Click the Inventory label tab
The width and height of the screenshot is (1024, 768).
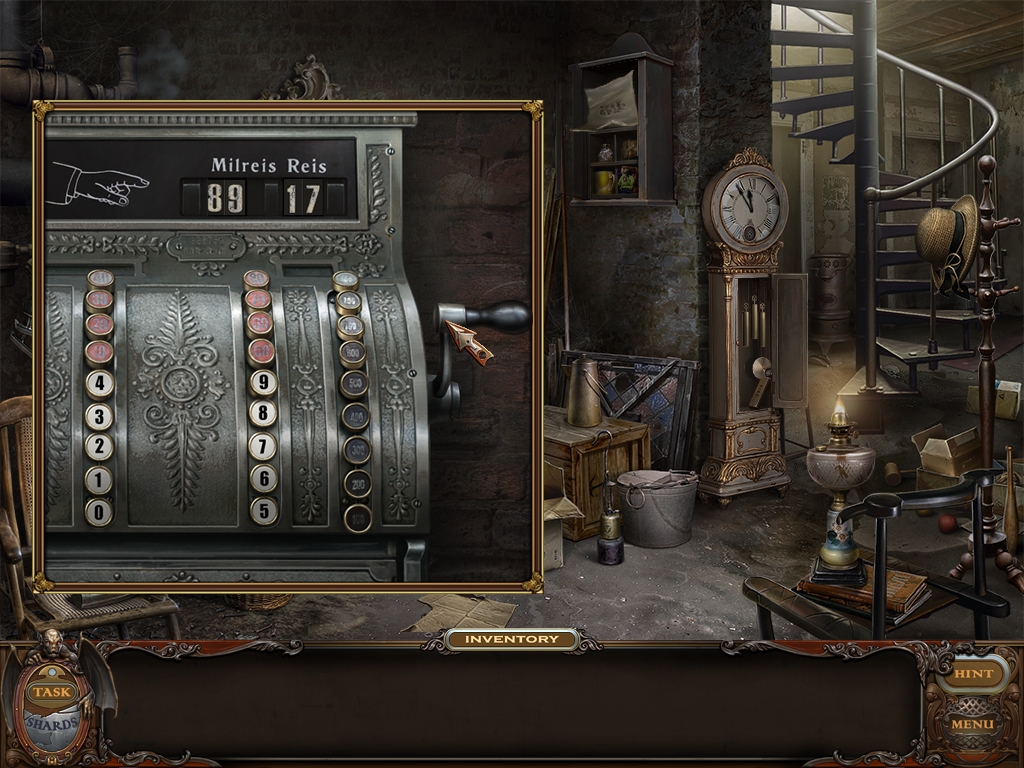point(512,639)
